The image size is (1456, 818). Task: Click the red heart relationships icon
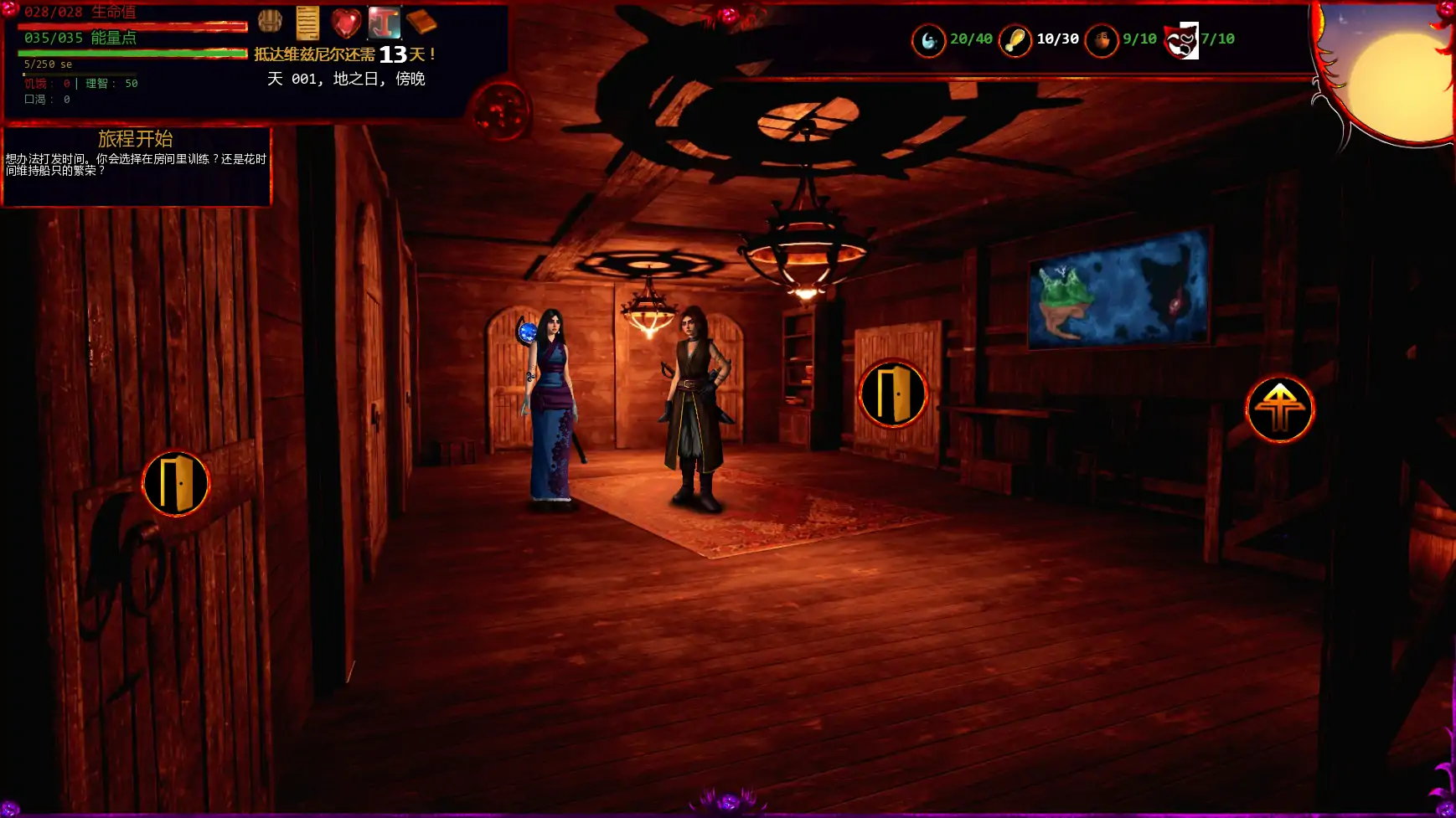[347, 23]
